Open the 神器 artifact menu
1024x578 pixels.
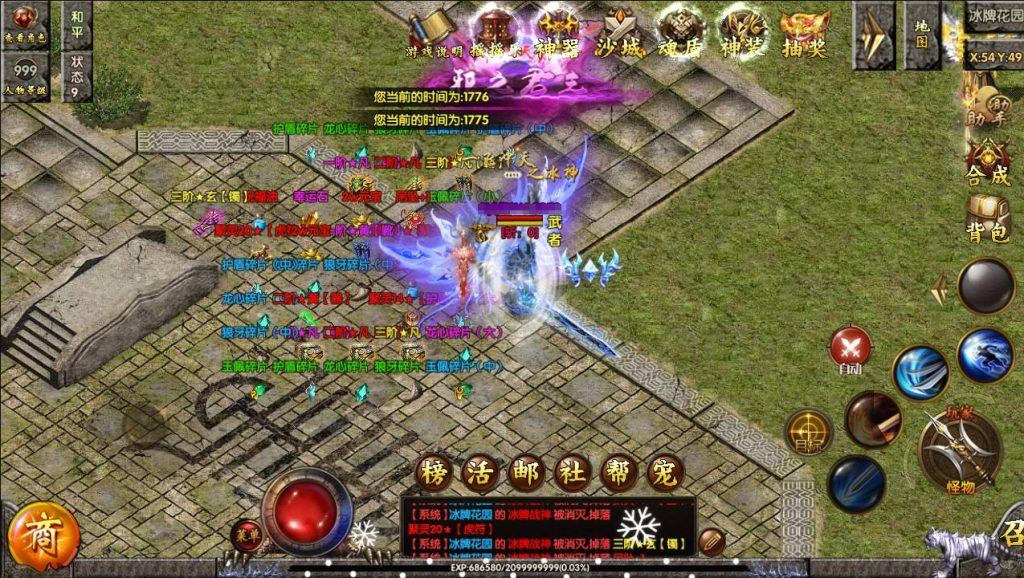point(558,32)
